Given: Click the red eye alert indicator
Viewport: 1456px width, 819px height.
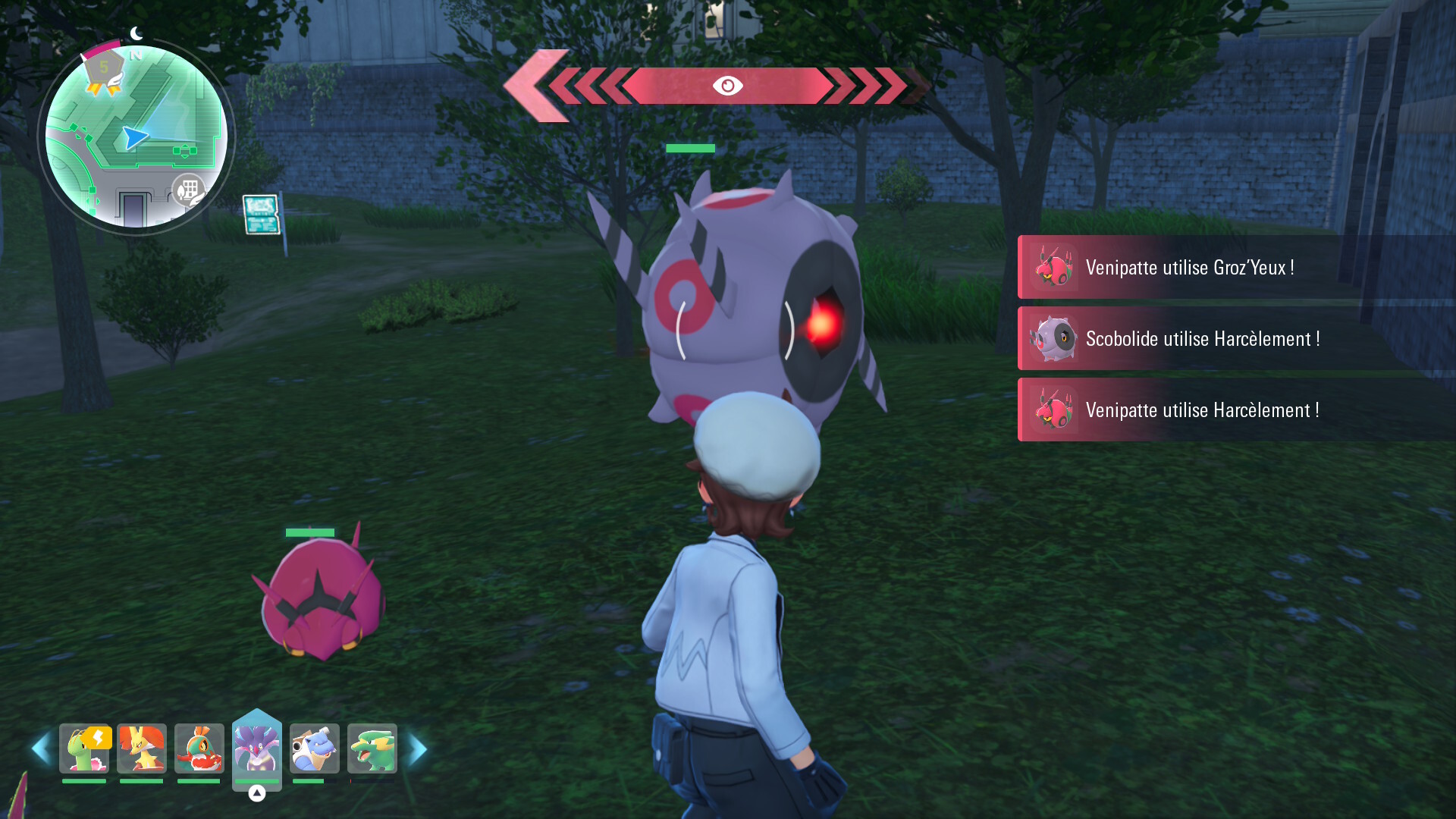Looking at the screenshot, I should point(727,86).
